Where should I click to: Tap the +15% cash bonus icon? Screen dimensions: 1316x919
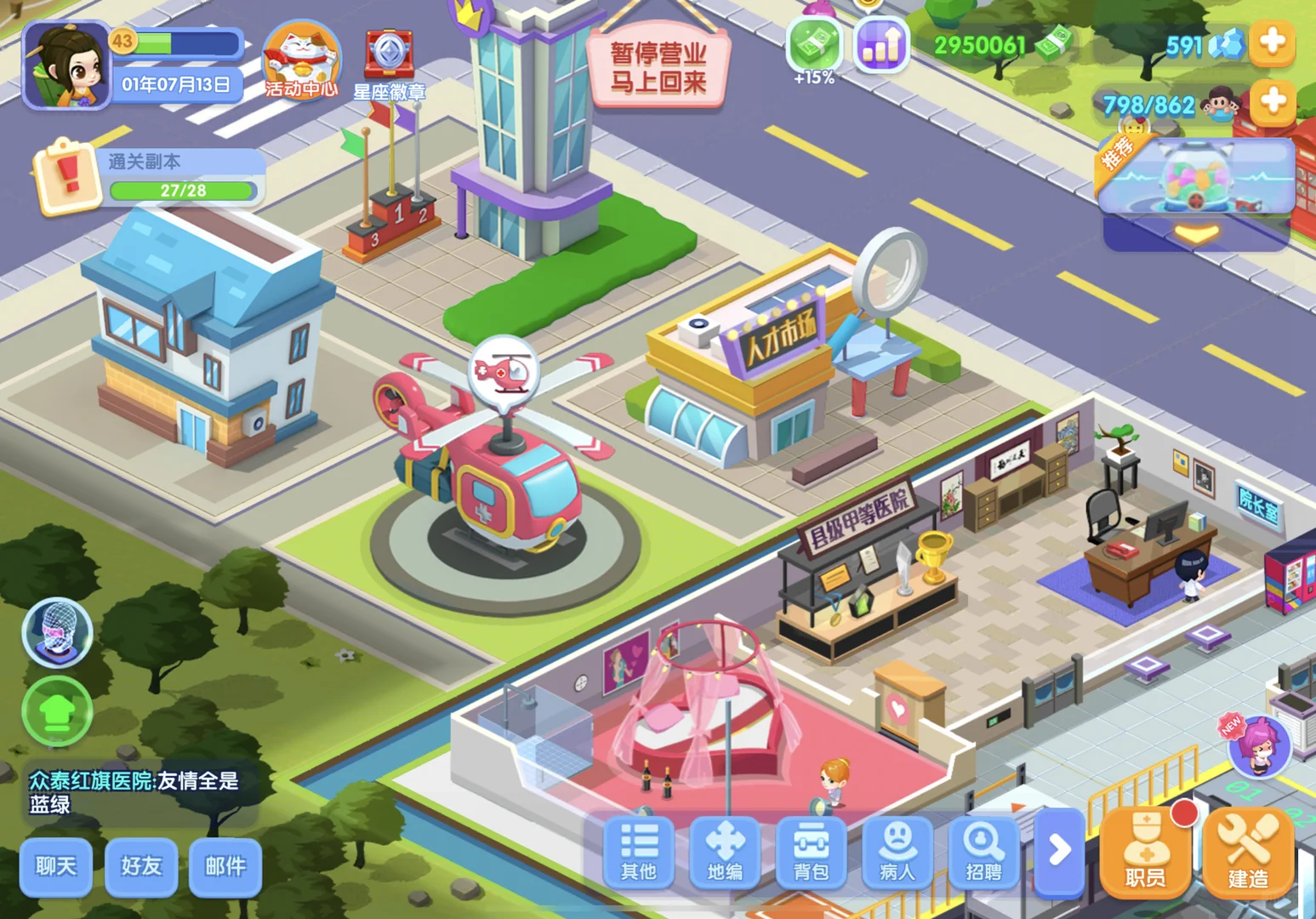(814, 47)
